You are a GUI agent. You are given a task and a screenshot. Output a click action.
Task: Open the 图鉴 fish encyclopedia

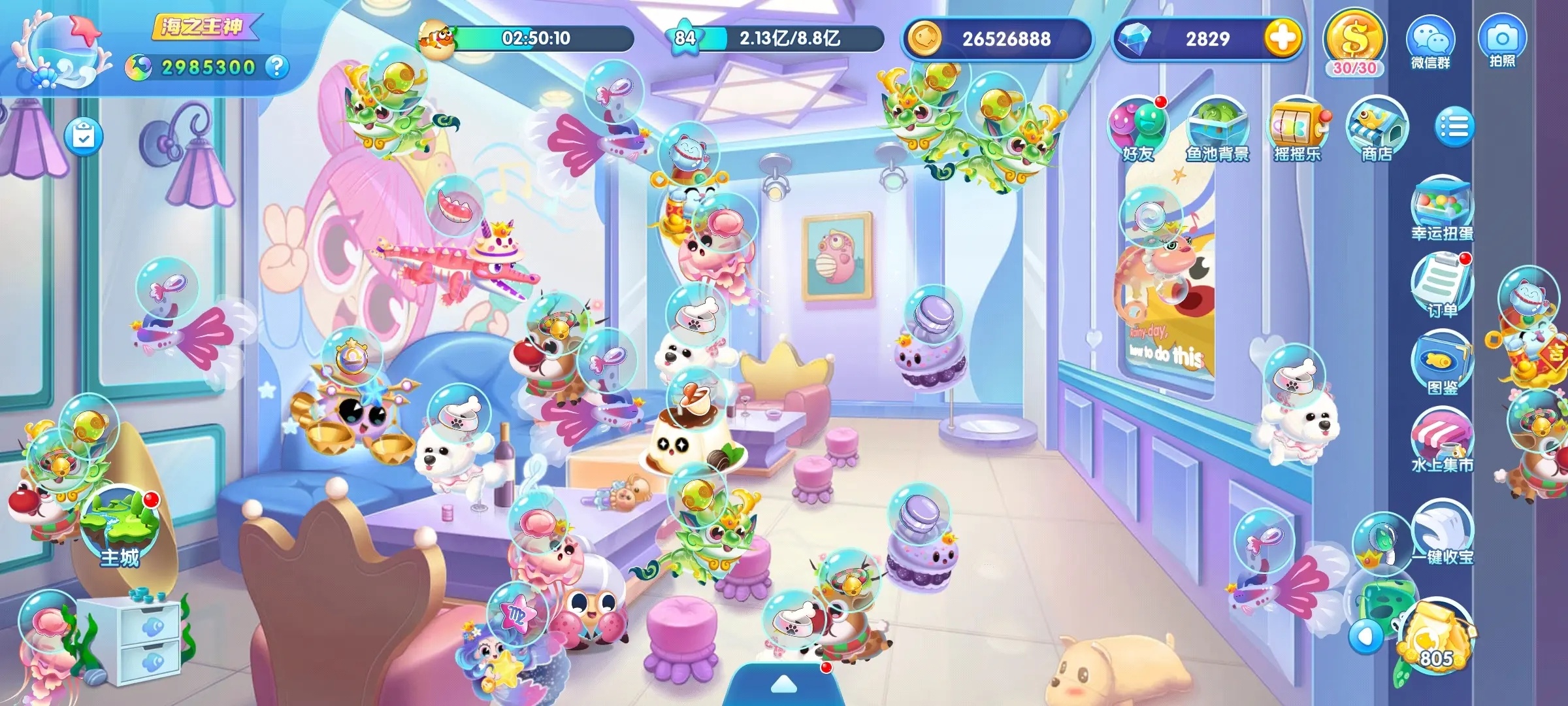(x=1442, y=363)
